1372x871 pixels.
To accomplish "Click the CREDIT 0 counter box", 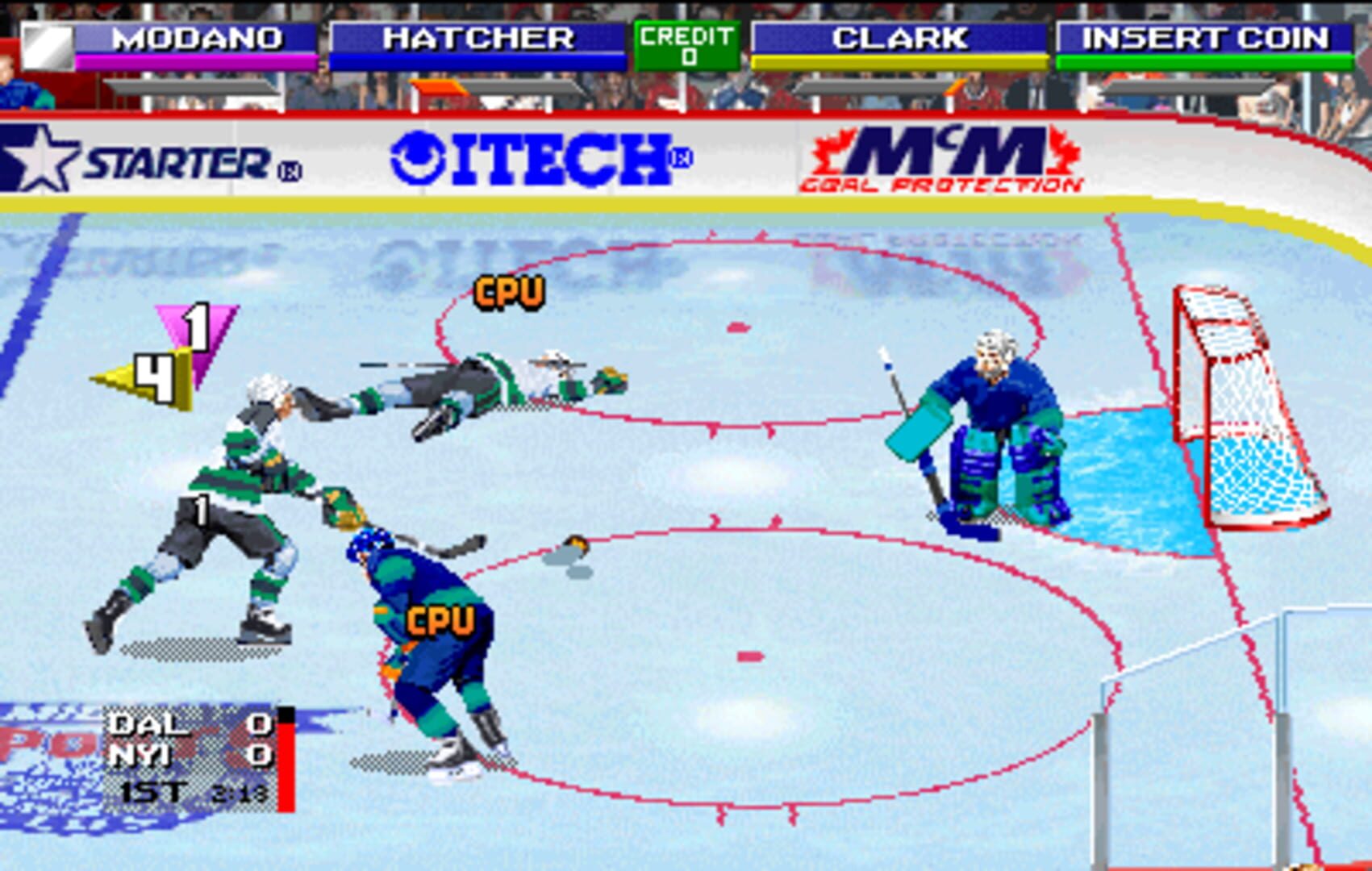I will [686, 43].
